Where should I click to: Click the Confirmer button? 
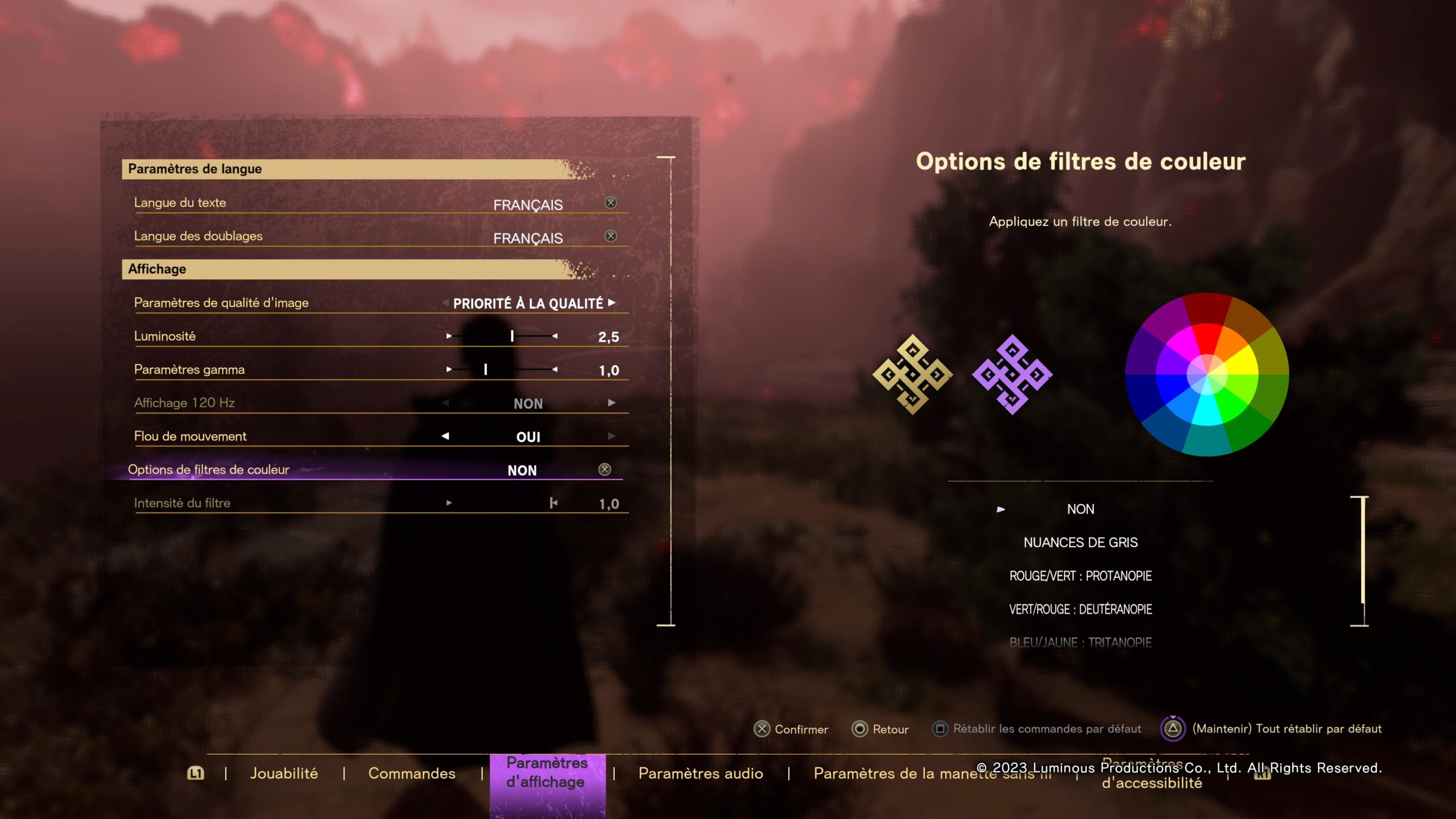point(791,729)
